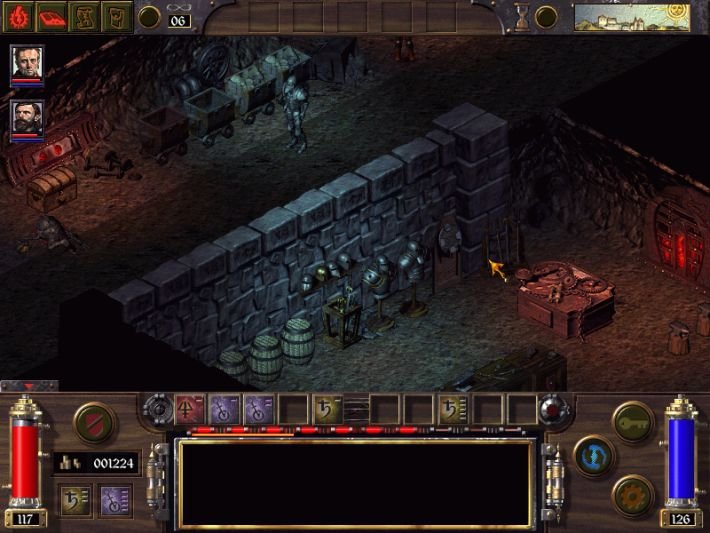Select the dark-haired follower portrait

tap(29, 119)
